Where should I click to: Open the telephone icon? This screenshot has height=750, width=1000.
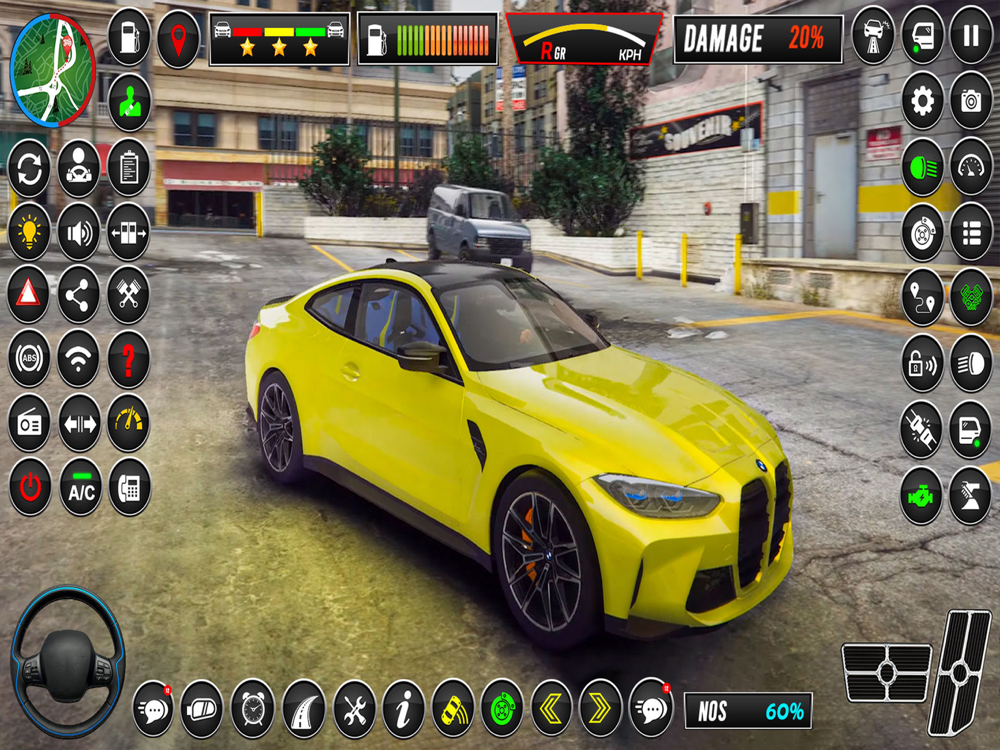click(x=129, y=487)
